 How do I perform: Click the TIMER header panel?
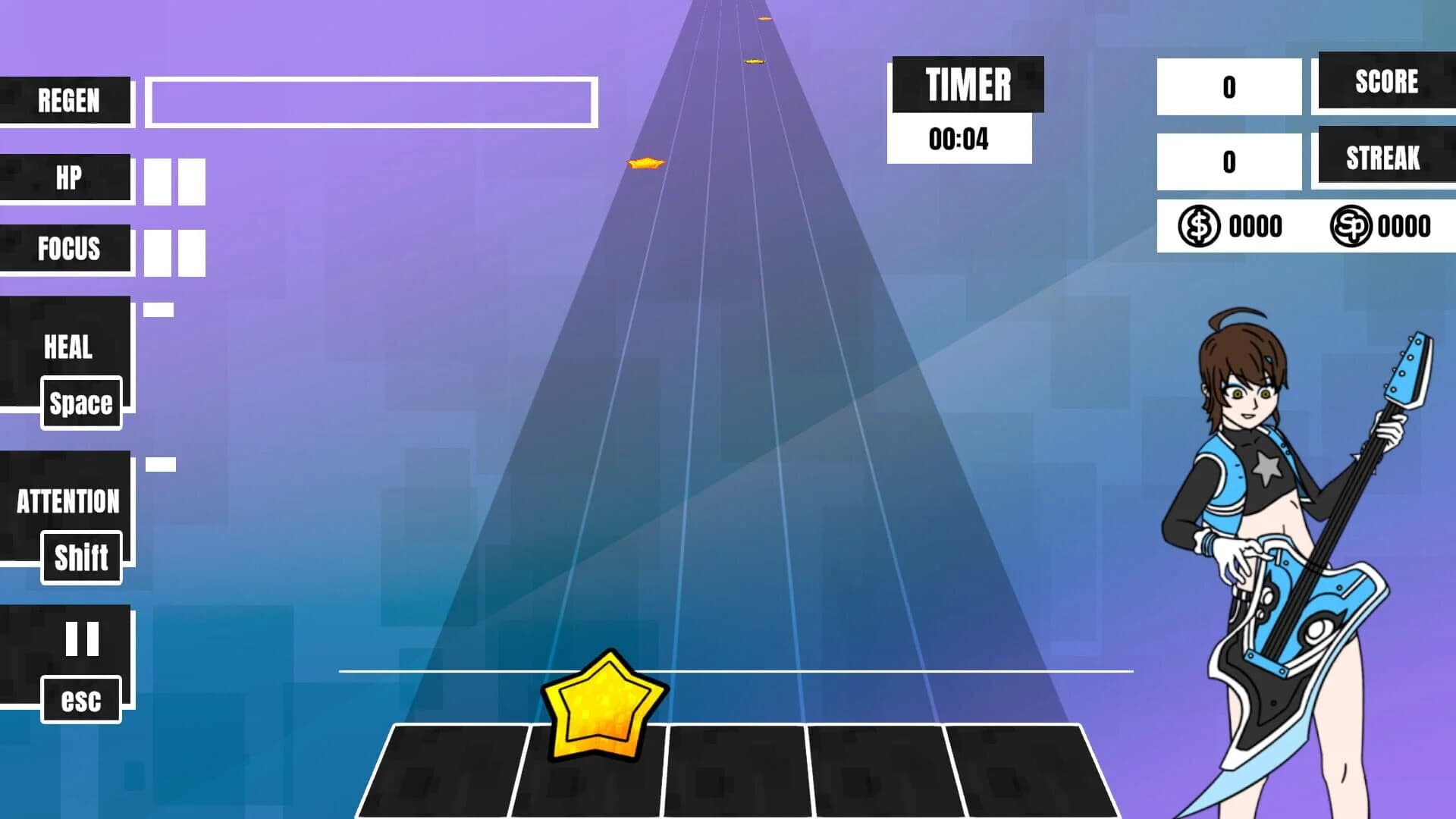pos(968,85)
